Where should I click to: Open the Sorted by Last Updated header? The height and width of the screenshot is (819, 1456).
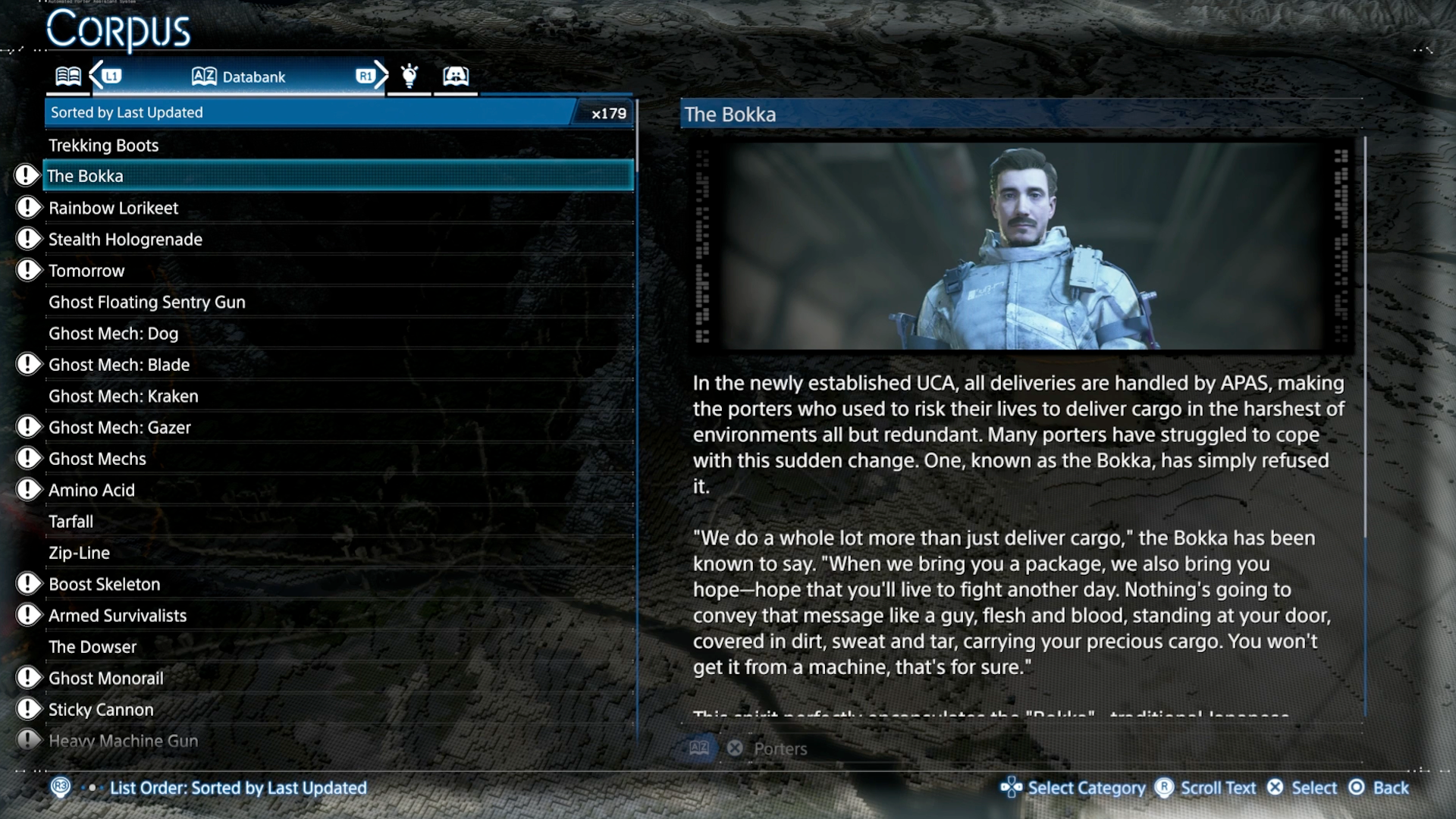click(311, 113)
